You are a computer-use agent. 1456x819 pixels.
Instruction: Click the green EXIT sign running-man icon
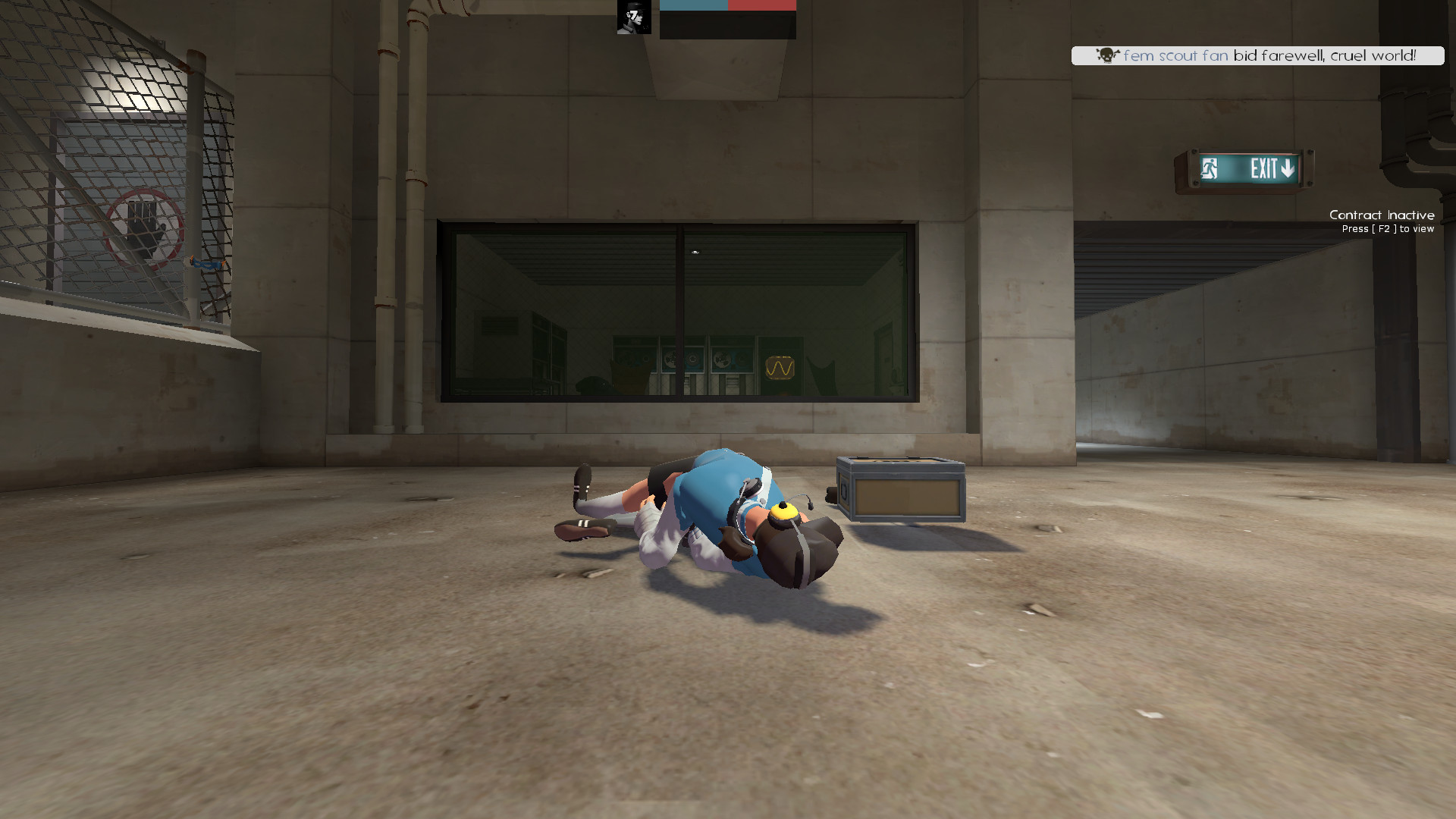tap(1210, 169)
